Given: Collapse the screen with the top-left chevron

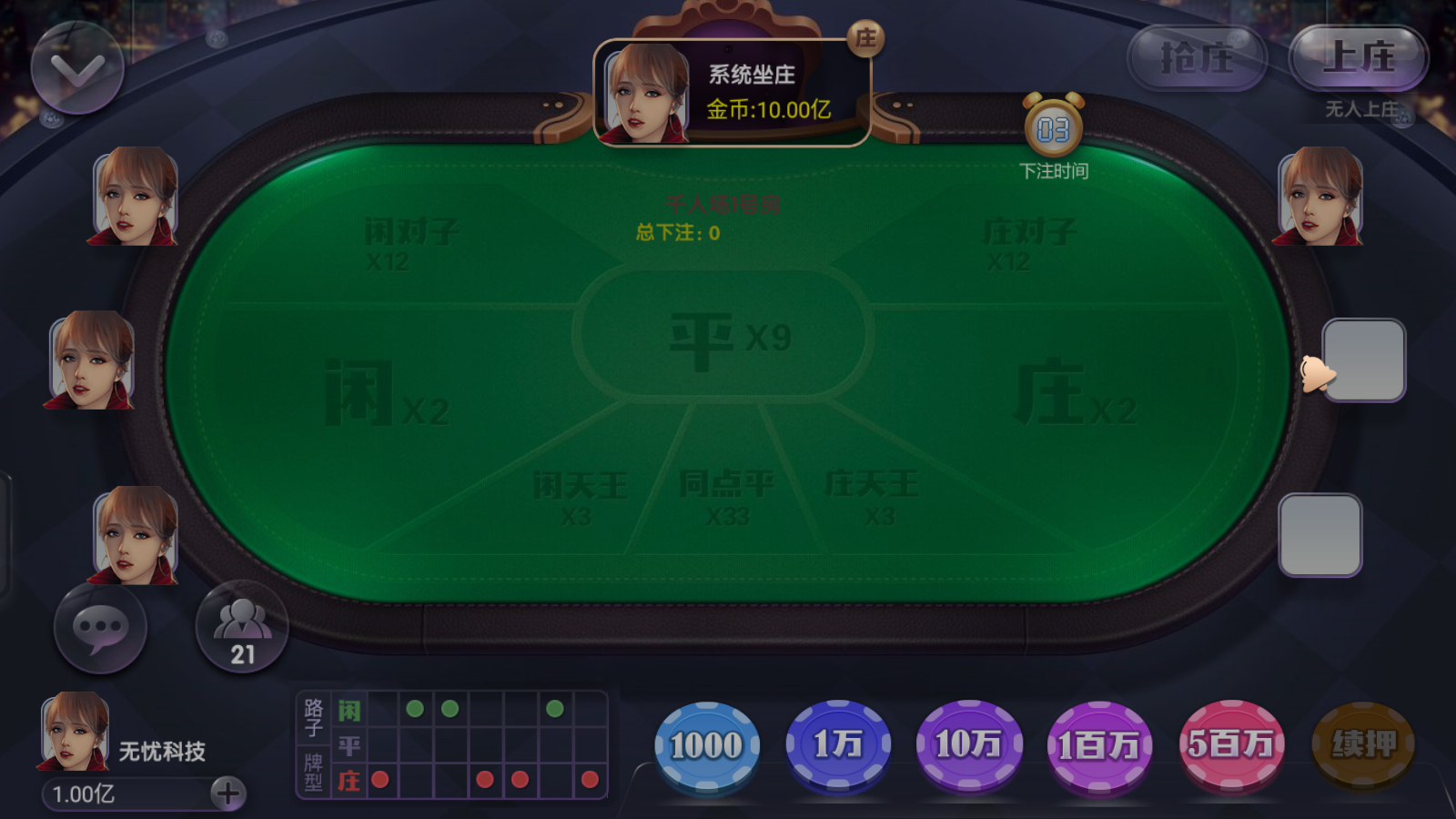Looking at the screenshot, I should (77, 68).
